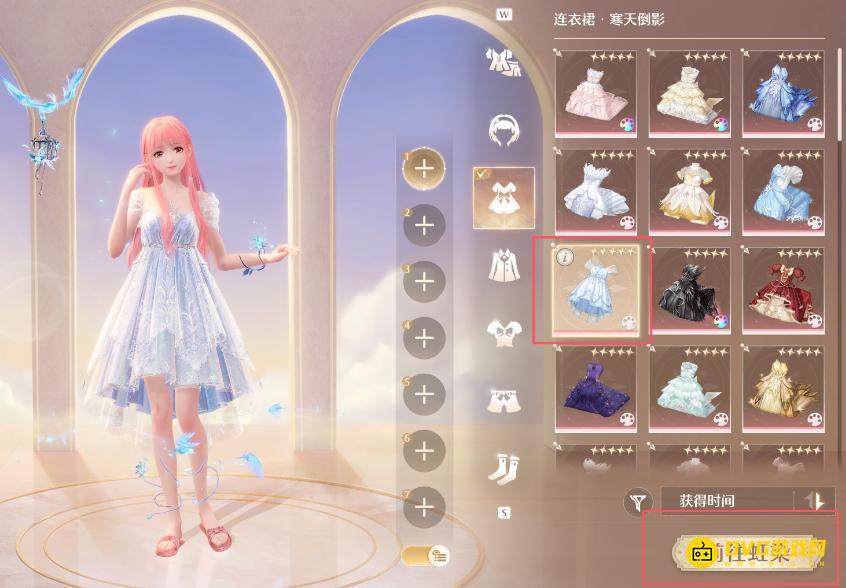The image size is (846, 588).
Task: Choose the dark purple starry gown
Action: [594, 387]
